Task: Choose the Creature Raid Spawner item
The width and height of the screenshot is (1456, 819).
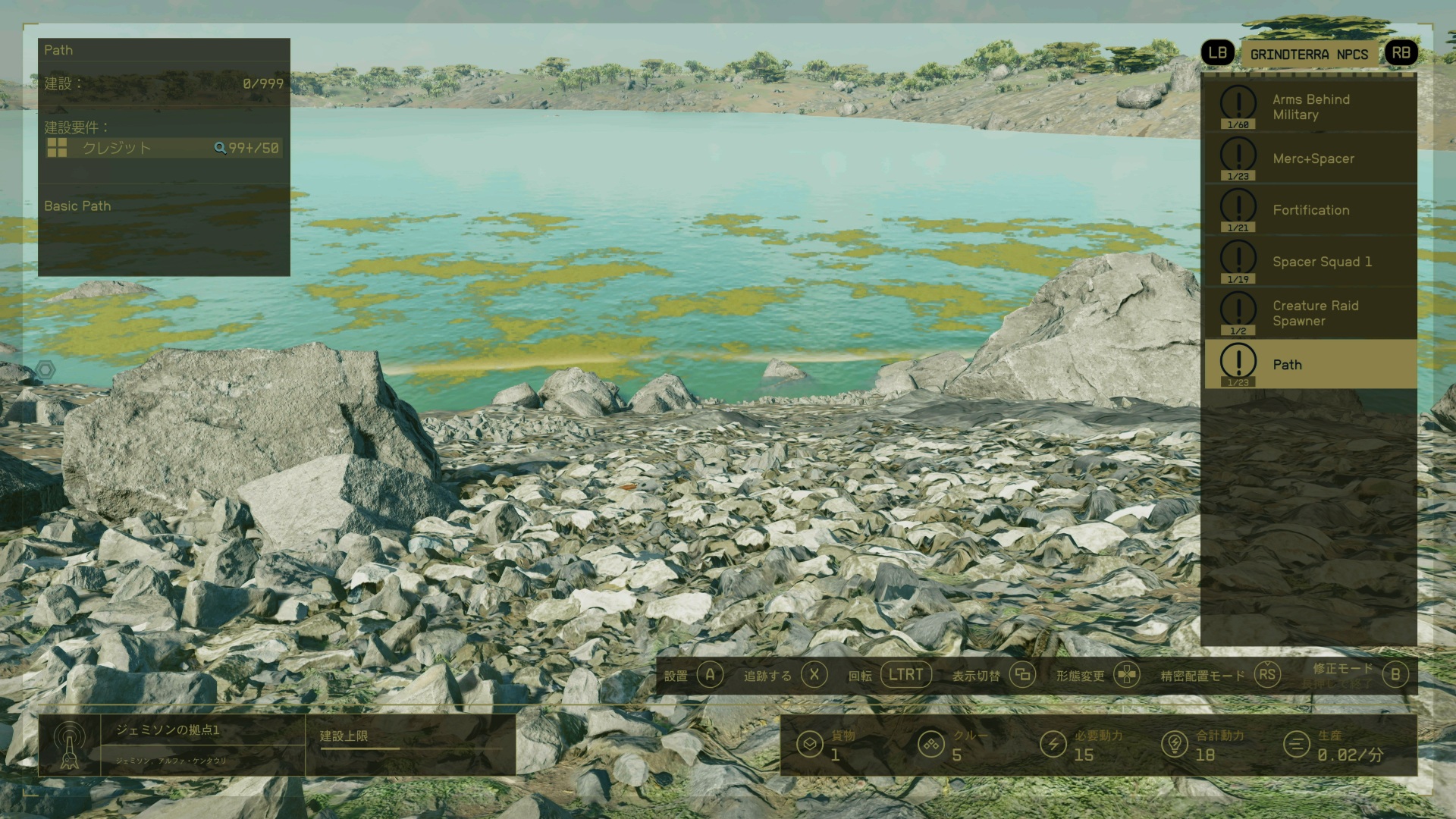Action: tap(1310, 313)
